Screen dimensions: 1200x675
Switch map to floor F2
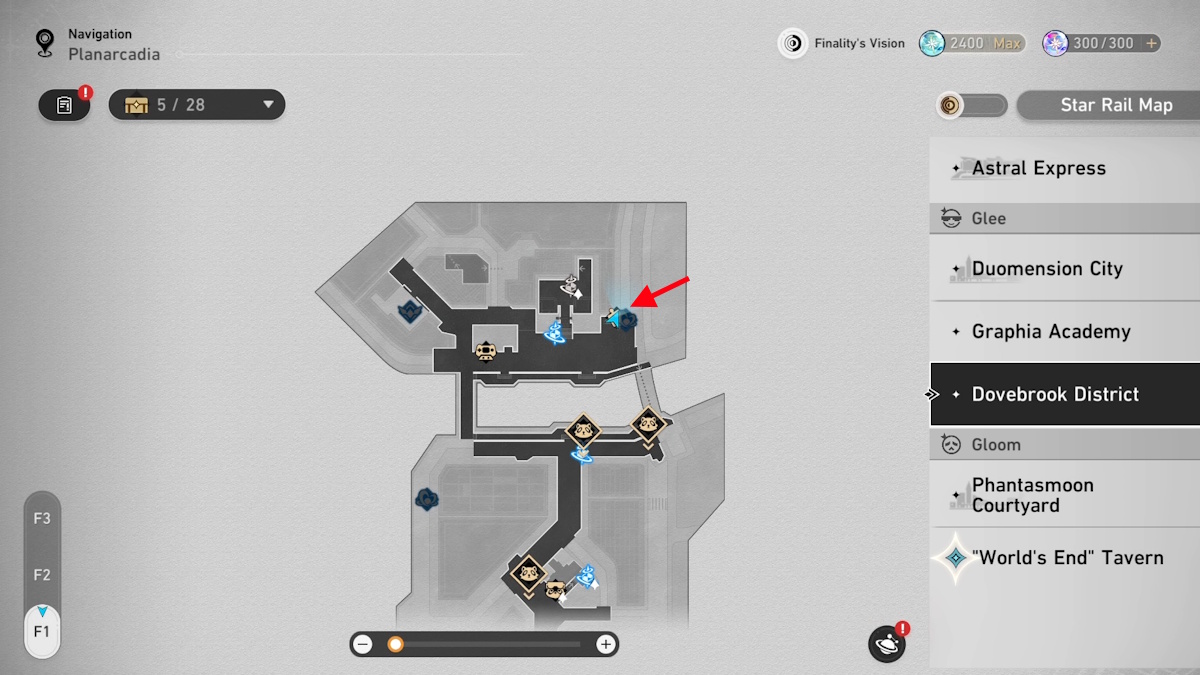pos(42,575)
